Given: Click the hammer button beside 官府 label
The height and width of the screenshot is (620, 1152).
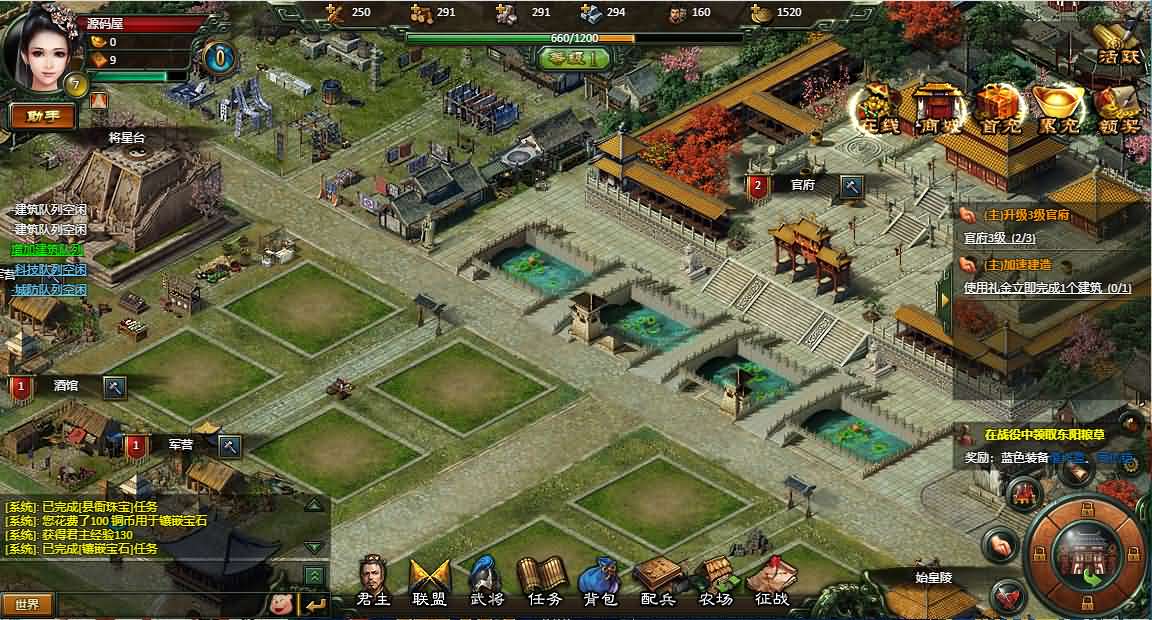Looking at the screenshot, I should pos(851,186).
